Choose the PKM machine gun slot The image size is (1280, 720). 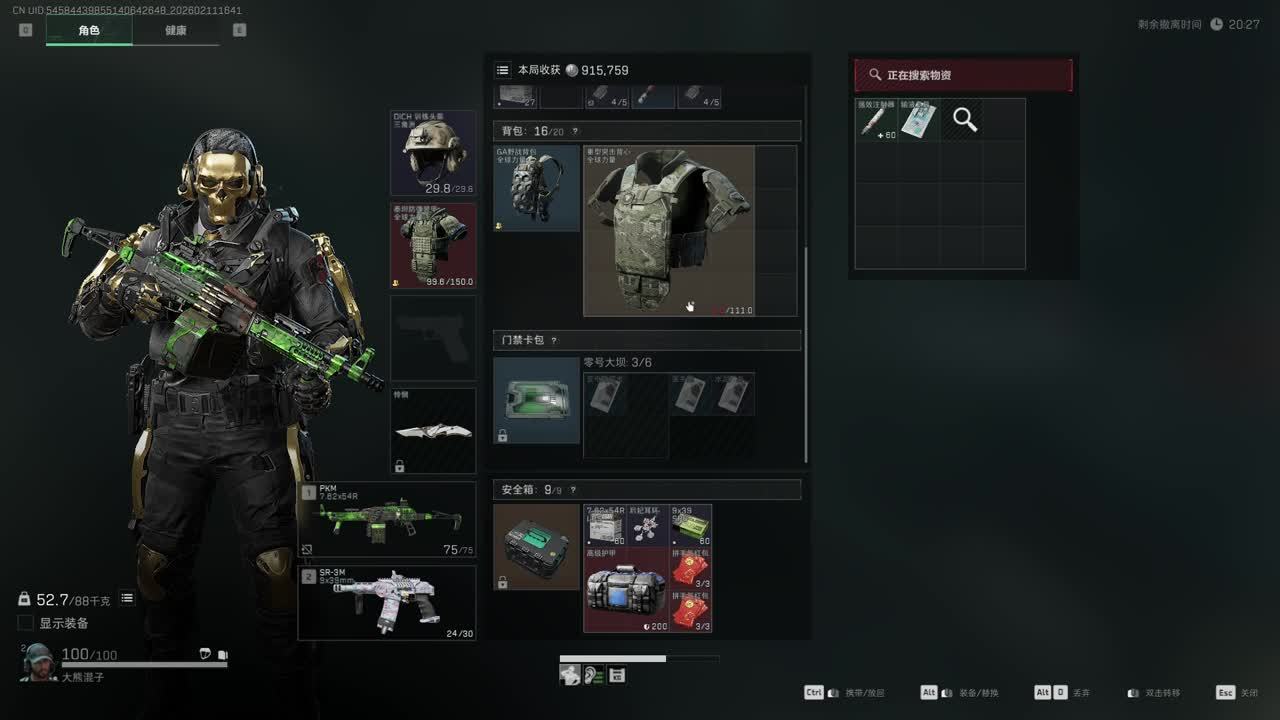point(387,519)
